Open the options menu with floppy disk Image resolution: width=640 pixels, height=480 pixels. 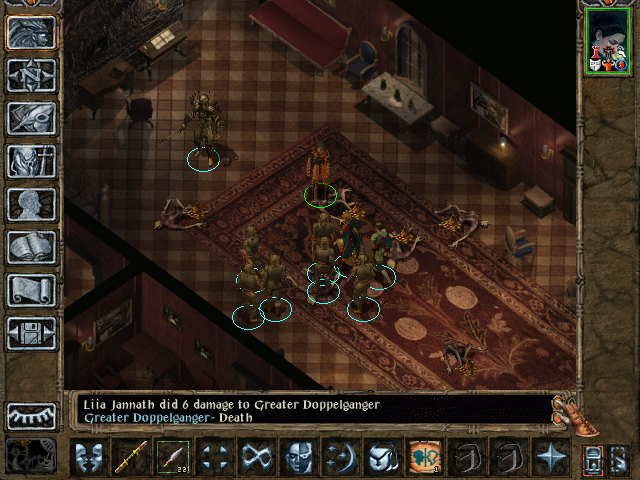(x=31, y=333)
